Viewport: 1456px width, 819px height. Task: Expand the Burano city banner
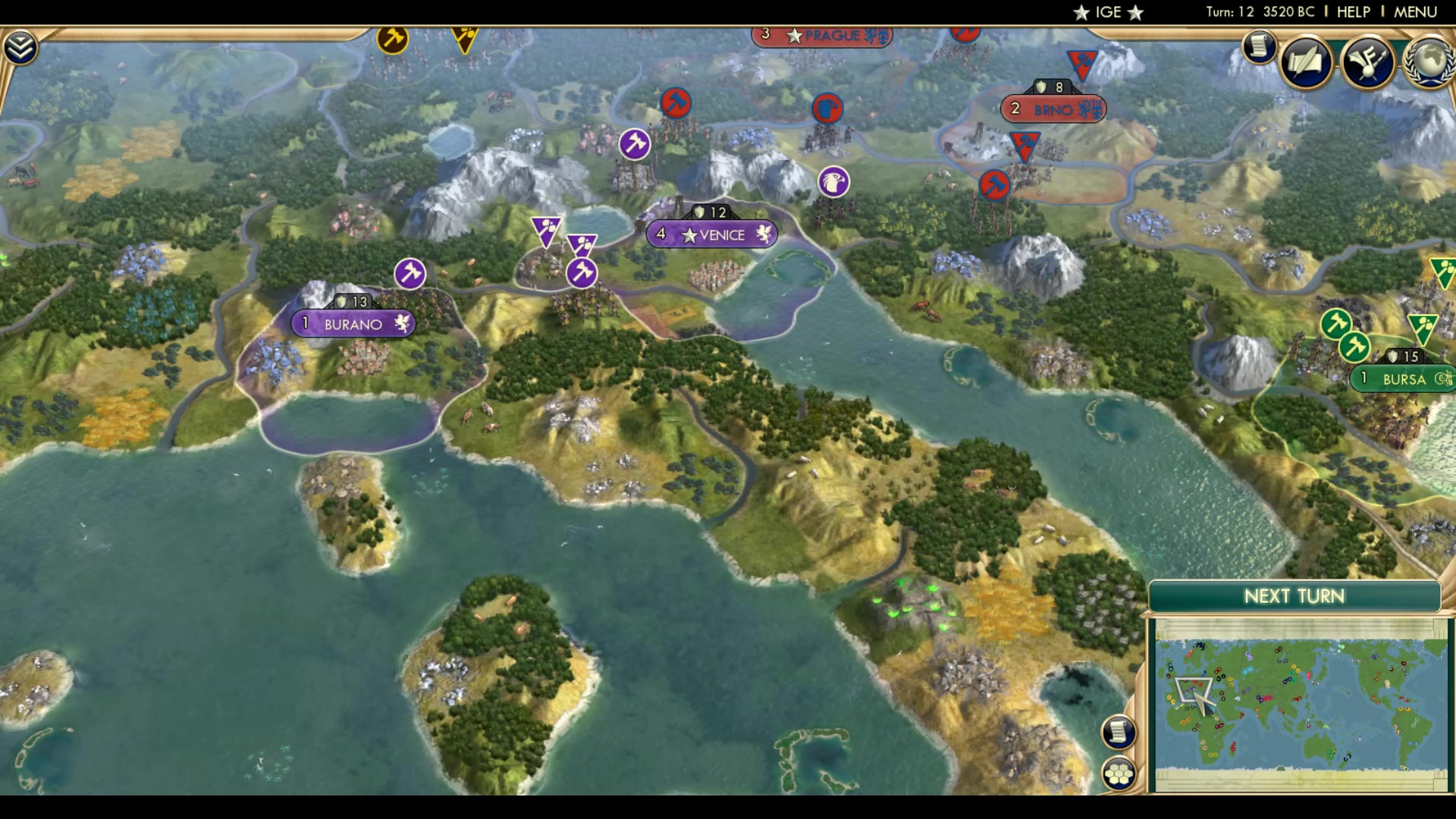coord(353,323)
